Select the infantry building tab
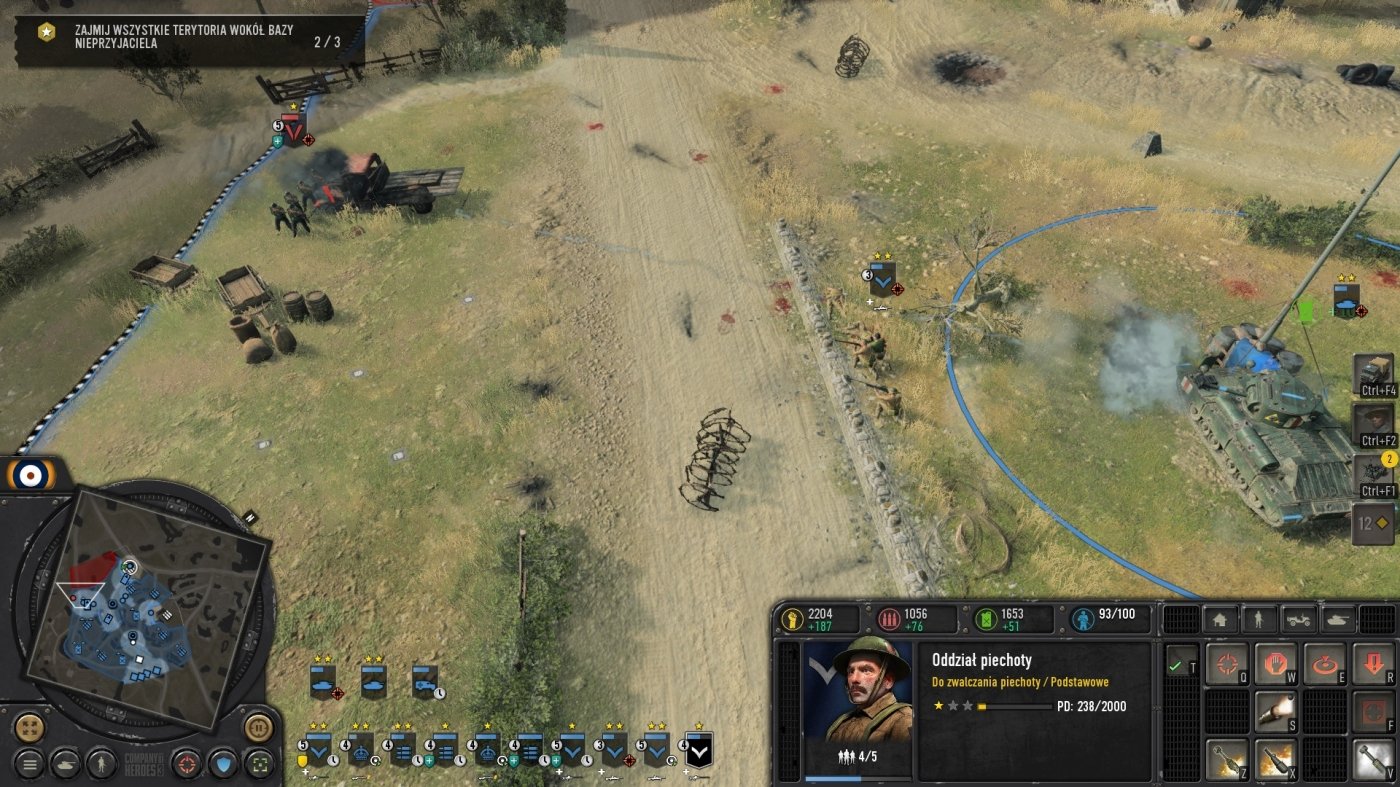Viewport: 1400px width, 787px height. point(1258,619)
